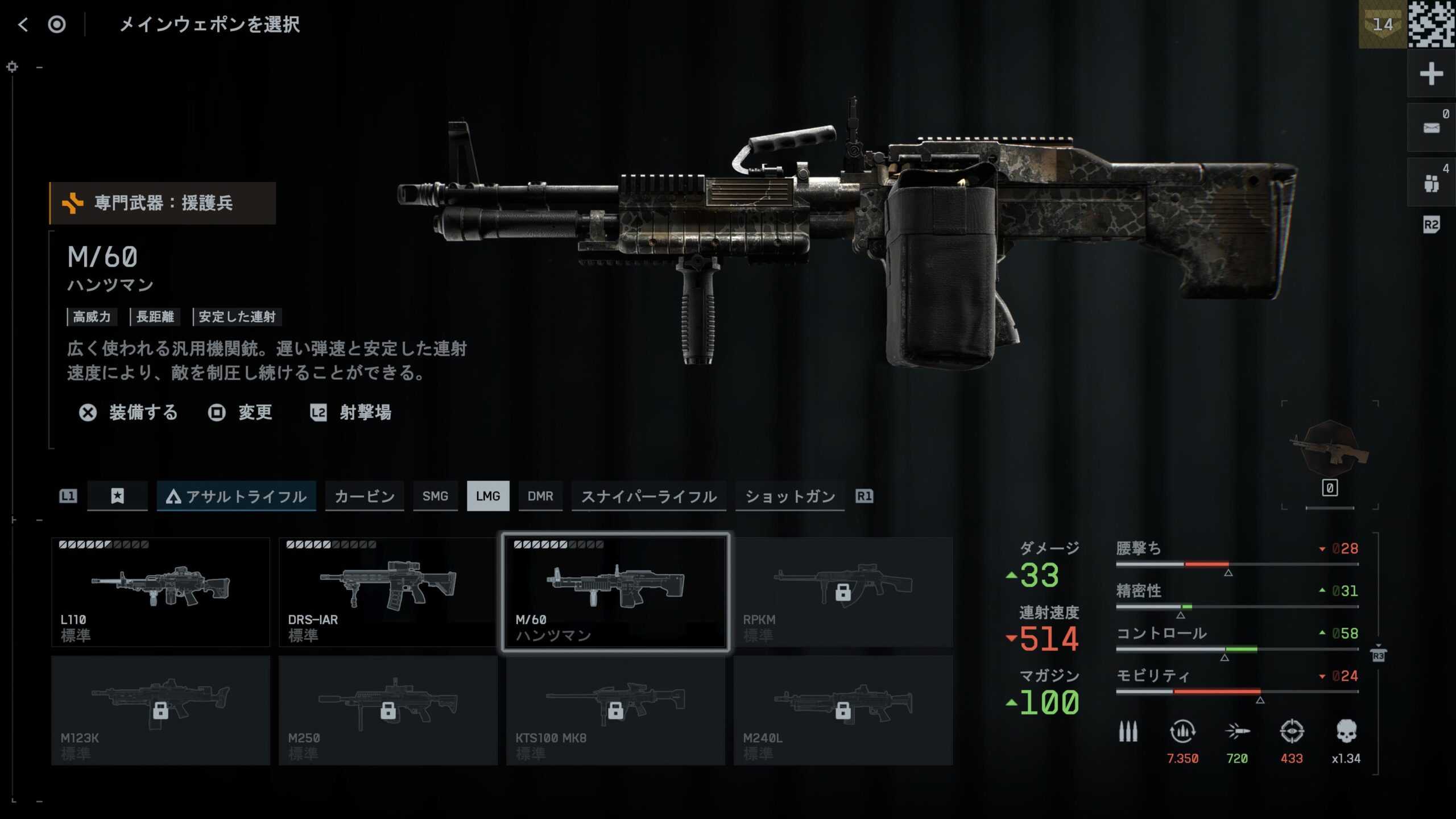Click the locked M123K weapon tile
The image size is (1456, 819).
point(160,710)
